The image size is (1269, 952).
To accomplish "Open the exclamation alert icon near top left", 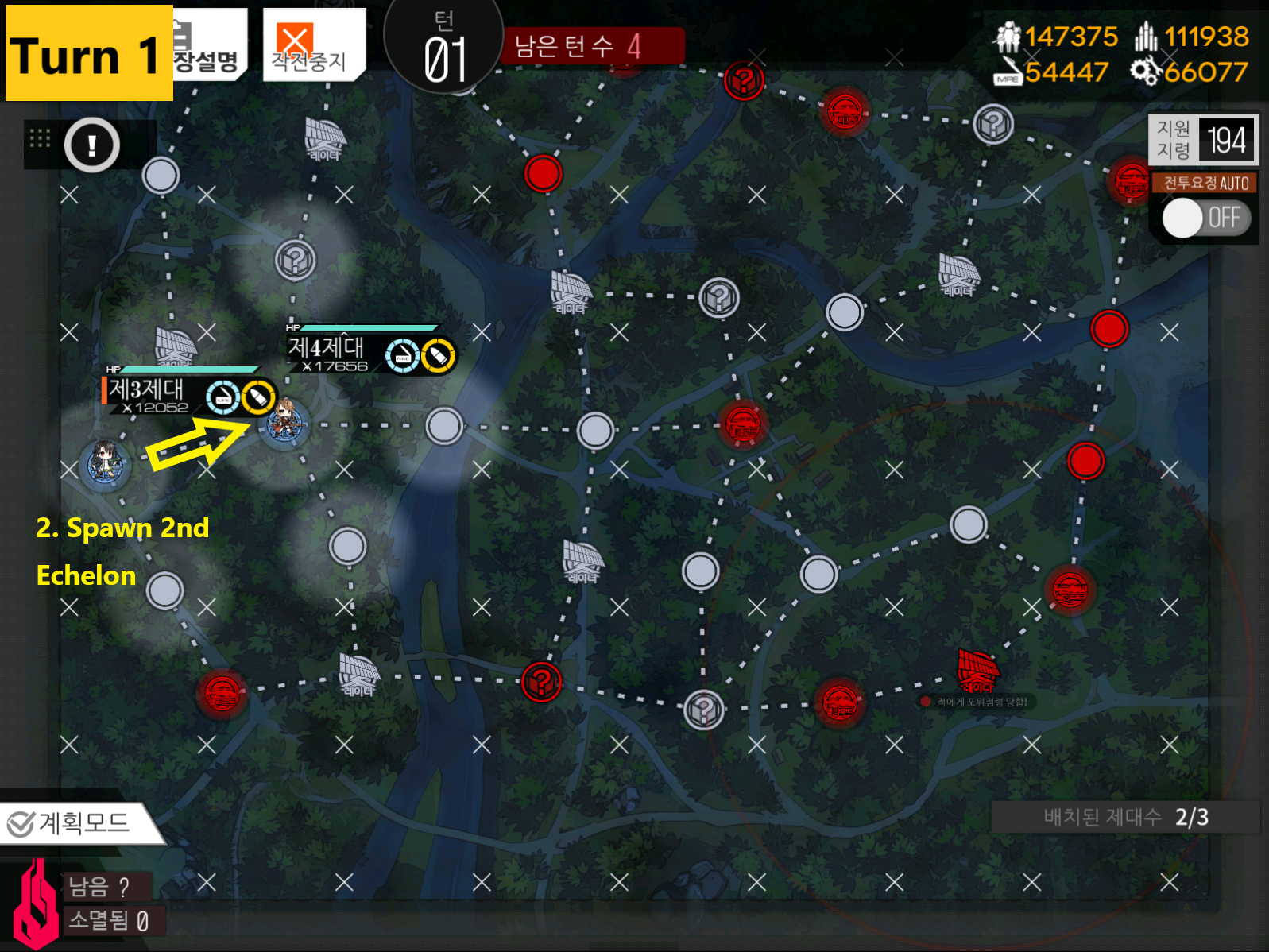I will pyautogui.click(x=90, y=146).
